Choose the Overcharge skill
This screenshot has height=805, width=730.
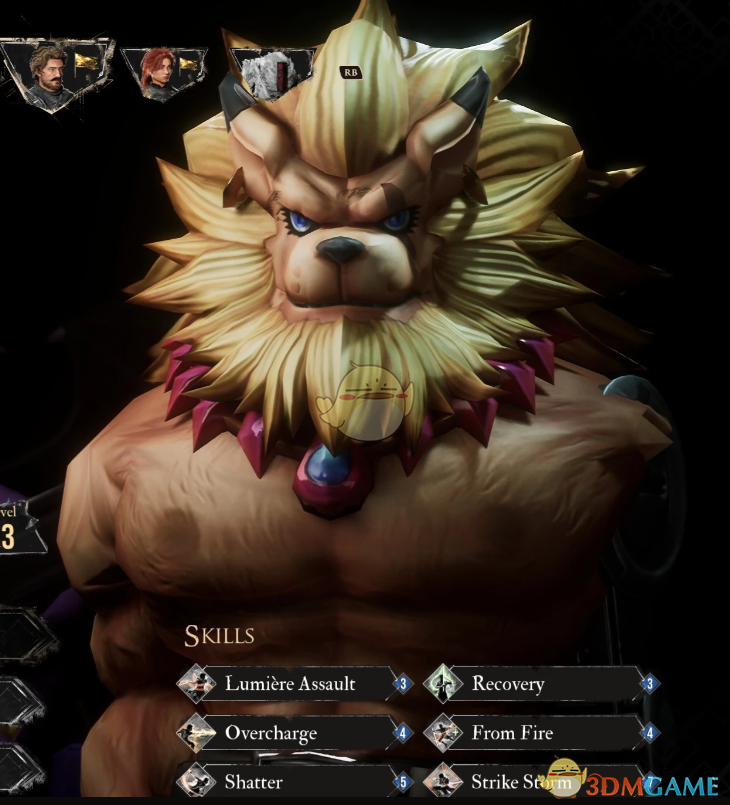[x=290, y=733]
